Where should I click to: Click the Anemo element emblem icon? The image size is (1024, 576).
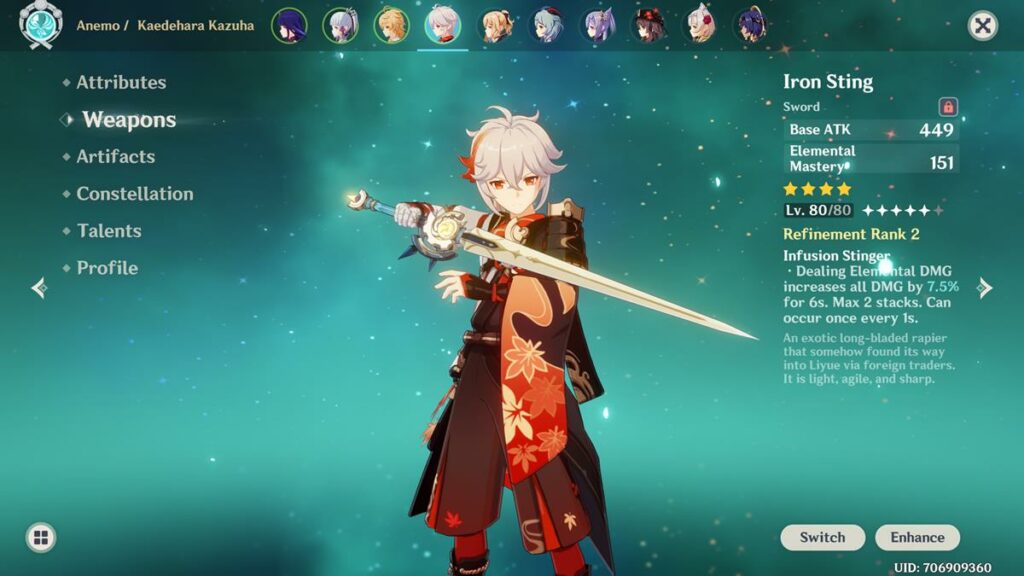[x=41, y=26]
